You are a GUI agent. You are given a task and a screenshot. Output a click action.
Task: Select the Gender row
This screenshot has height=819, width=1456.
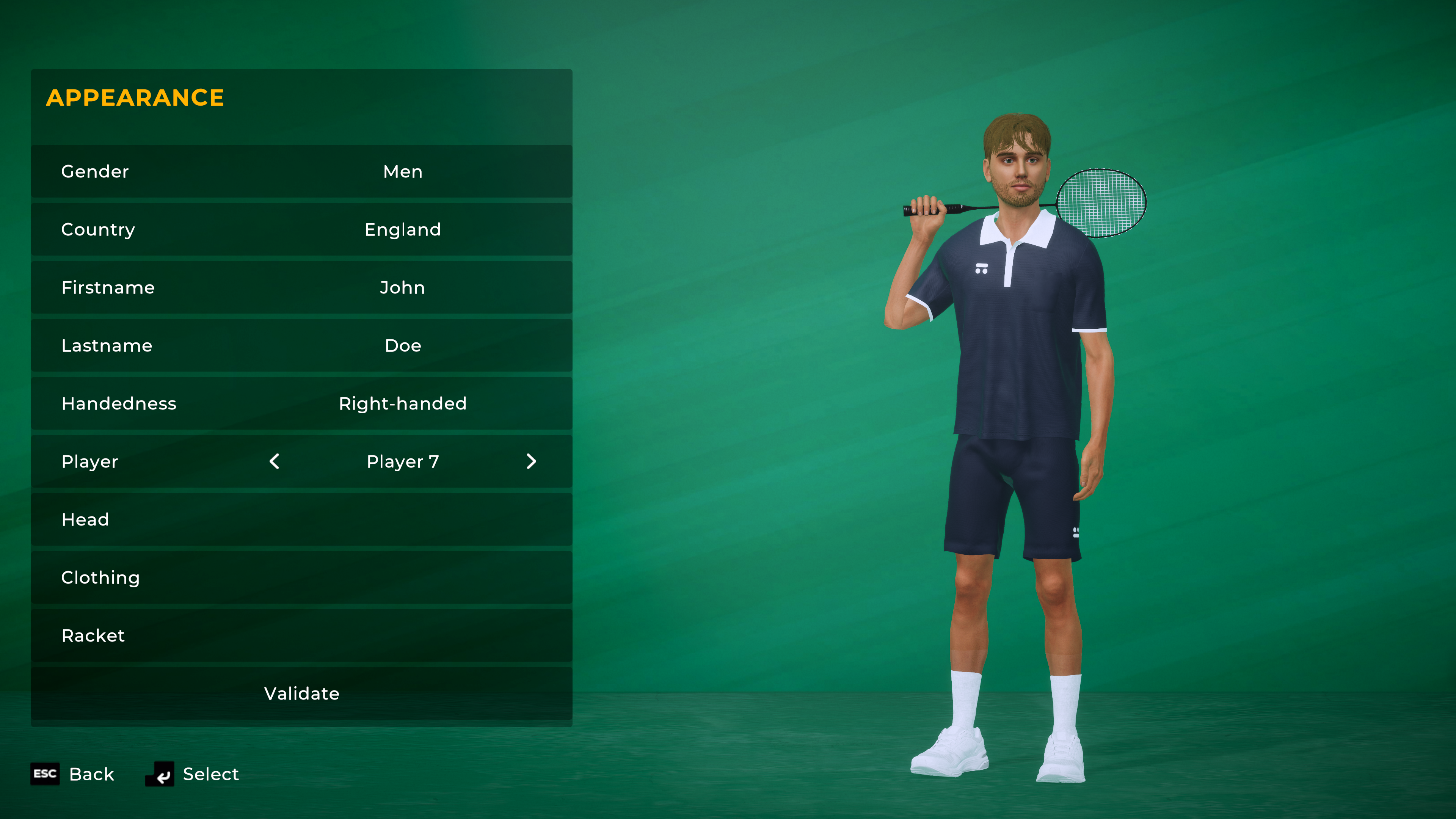(301, 171)
